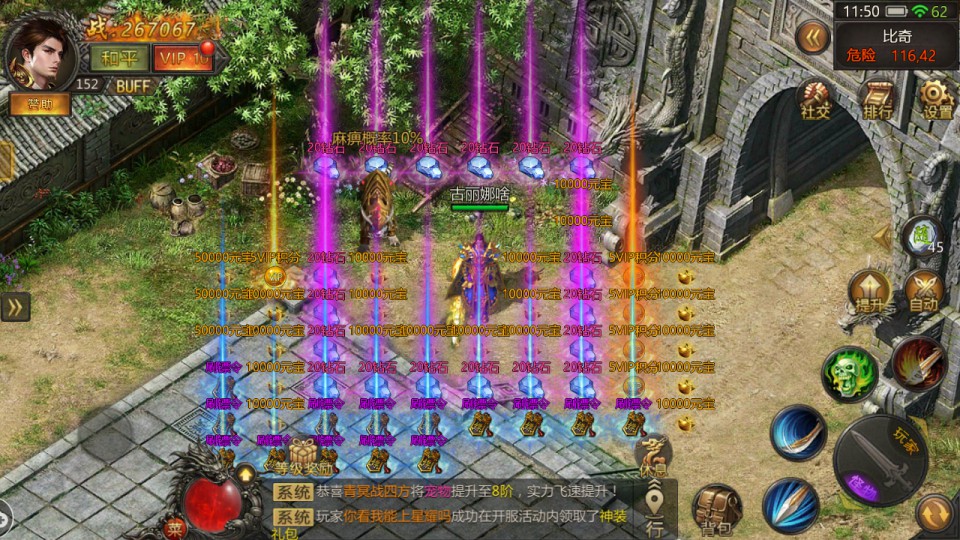
Task: Toggle the 和平 peace mode button
Action: (x=118, y=58)
